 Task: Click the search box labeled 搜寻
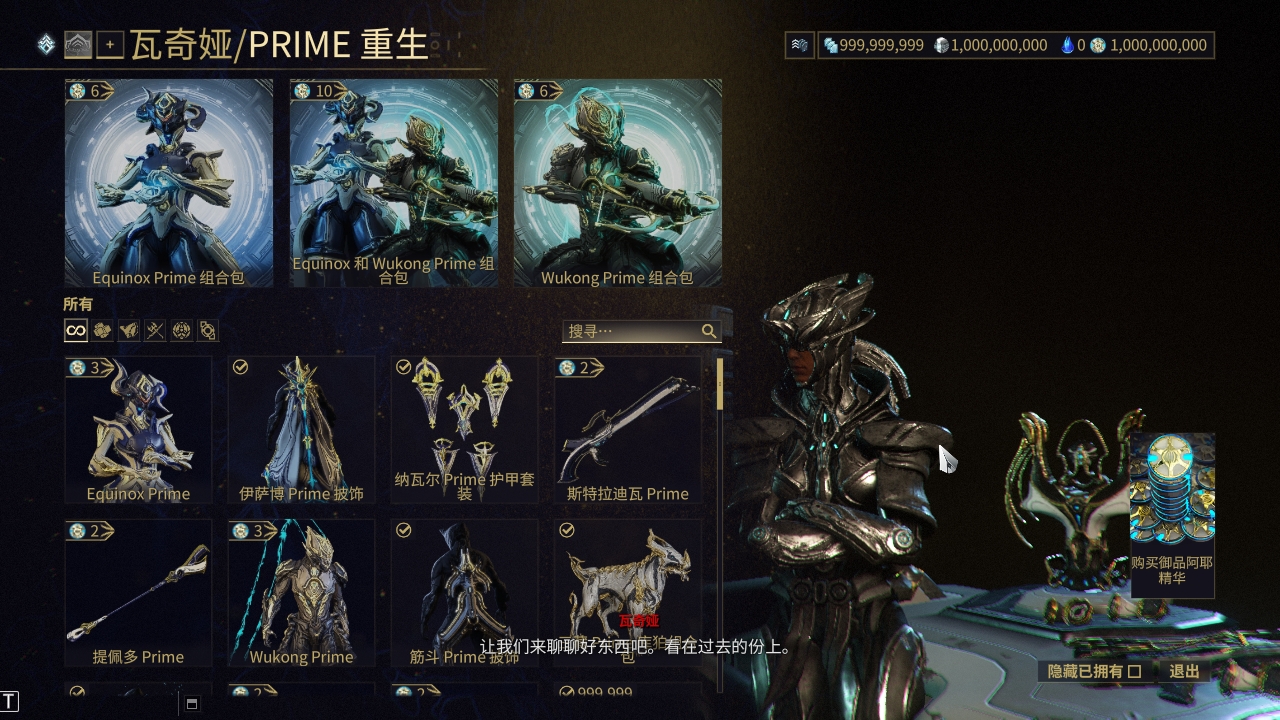point(632,331)
